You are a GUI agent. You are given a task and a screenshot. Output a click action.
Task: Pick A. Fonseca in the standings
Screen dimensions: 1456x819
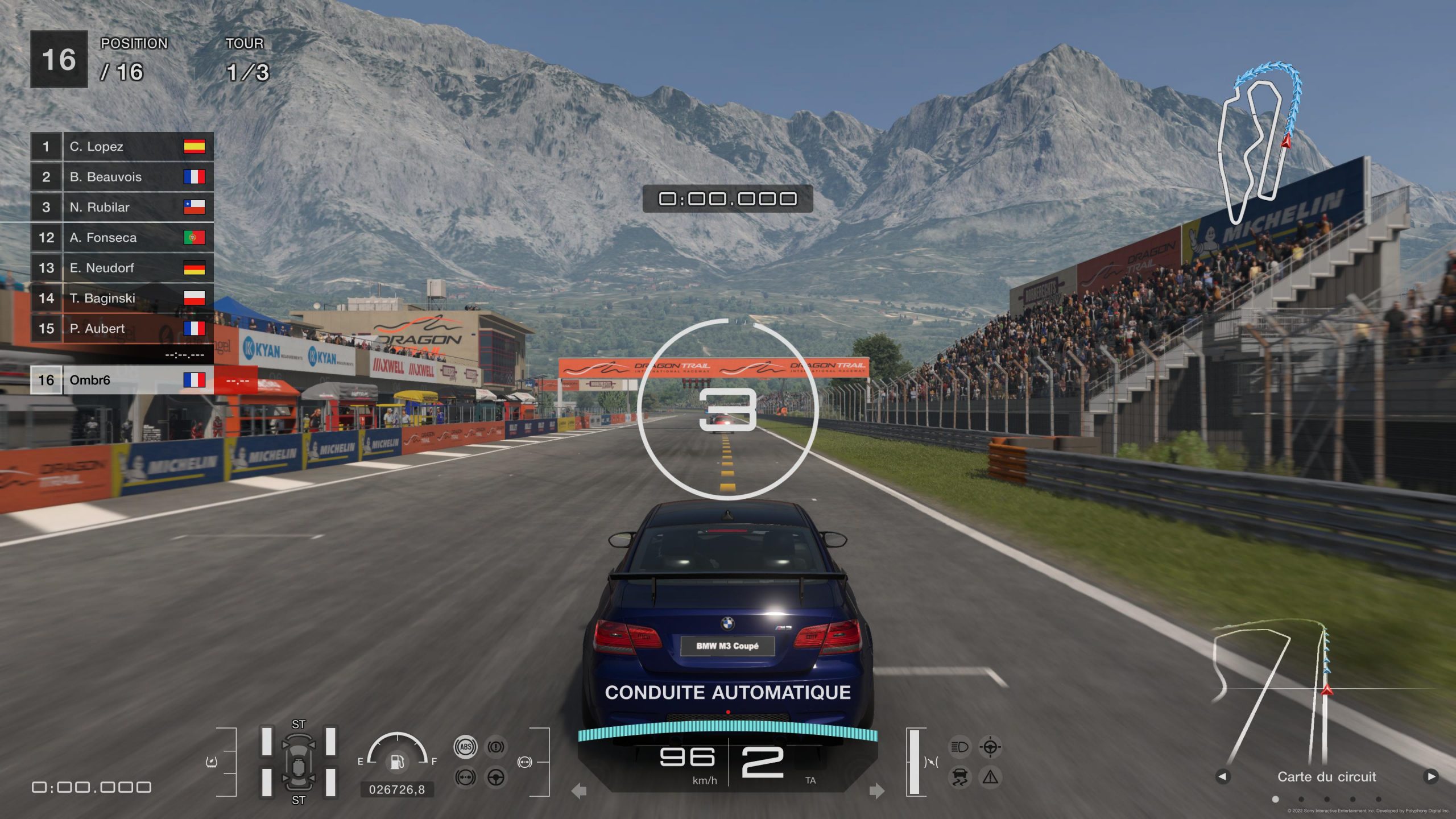click(x=122, y=238)
